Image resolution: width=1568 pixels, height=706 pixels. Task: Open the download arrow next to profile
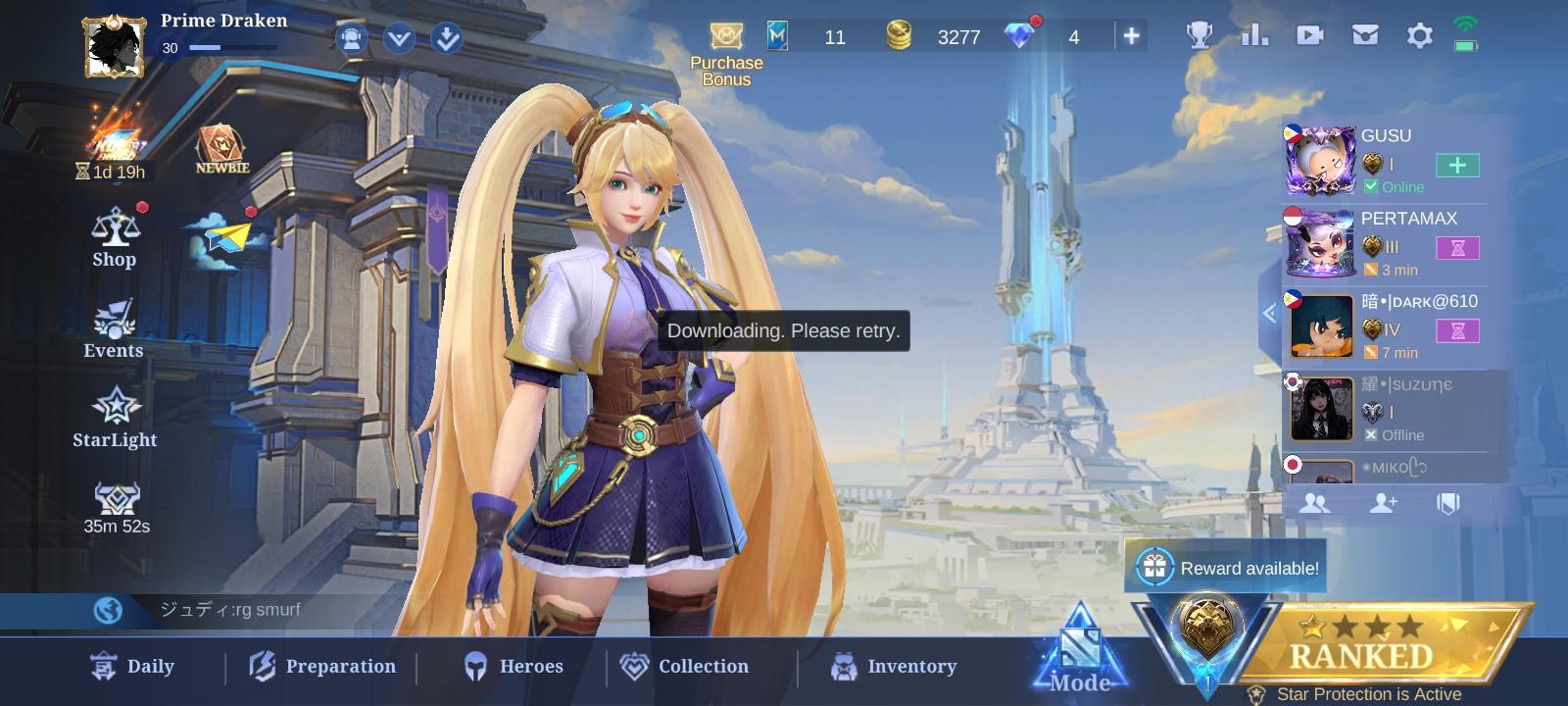(x=447, y=38)
